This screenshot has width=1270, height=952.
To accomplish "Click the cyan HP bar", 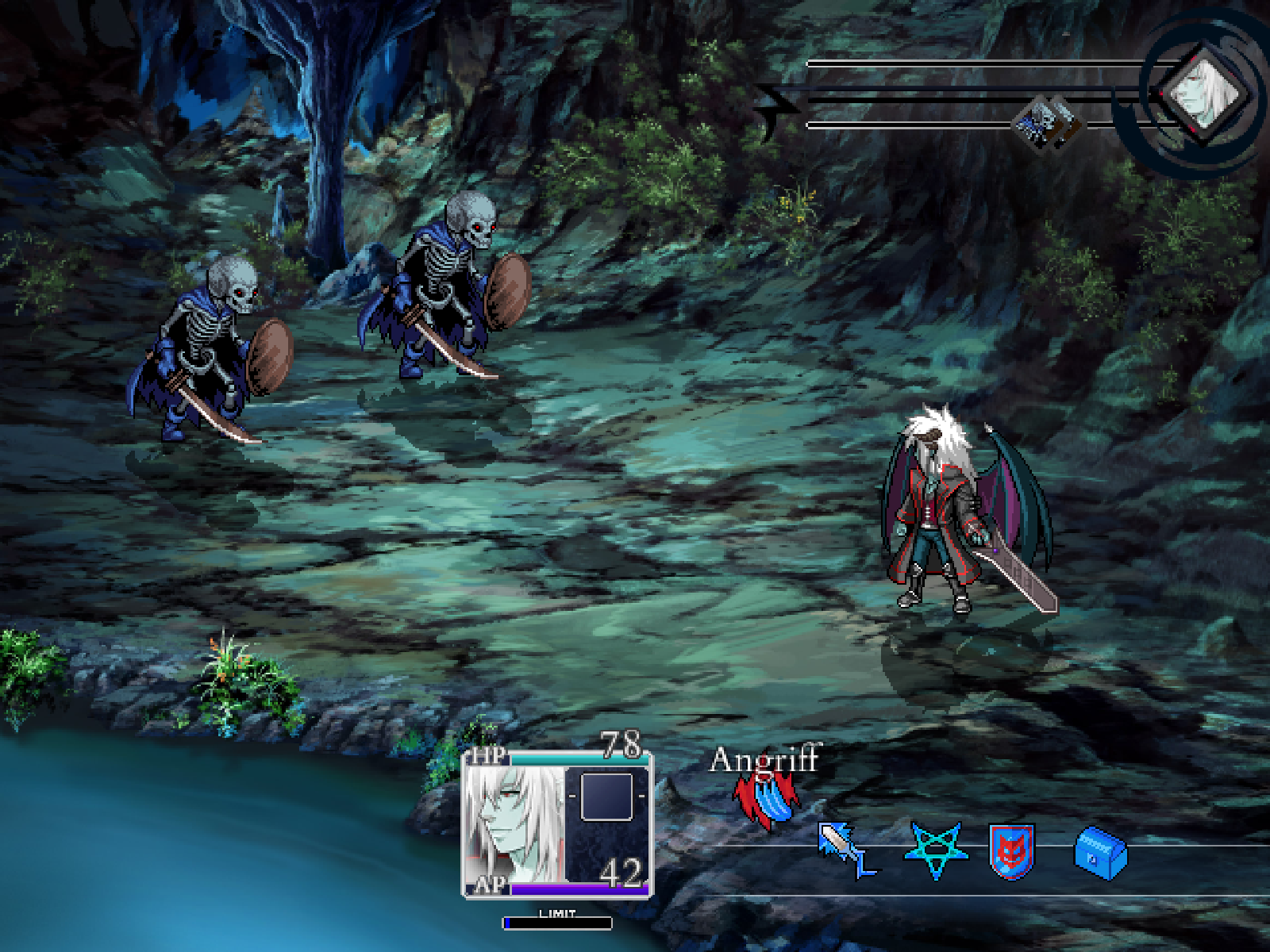I will pos(571,758).
